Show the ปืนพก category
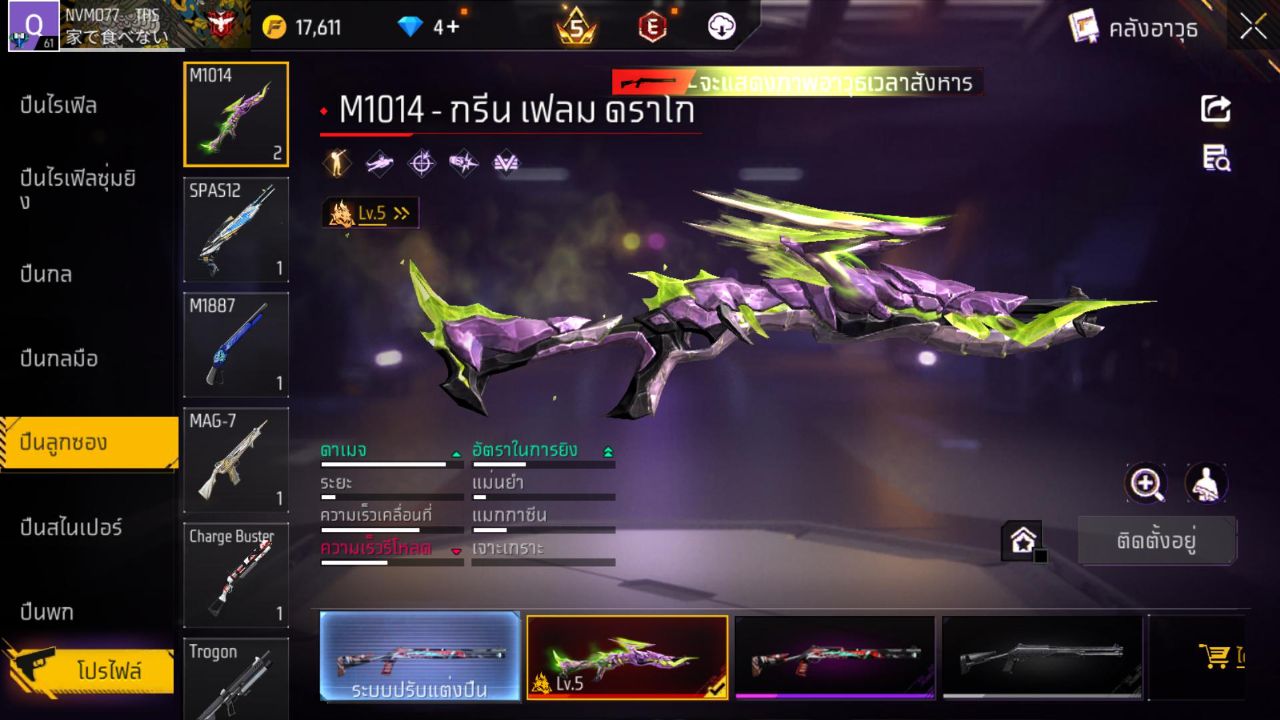Image resolution: width=1280 pixels, height=720 pixels. (x=47, y=611)
